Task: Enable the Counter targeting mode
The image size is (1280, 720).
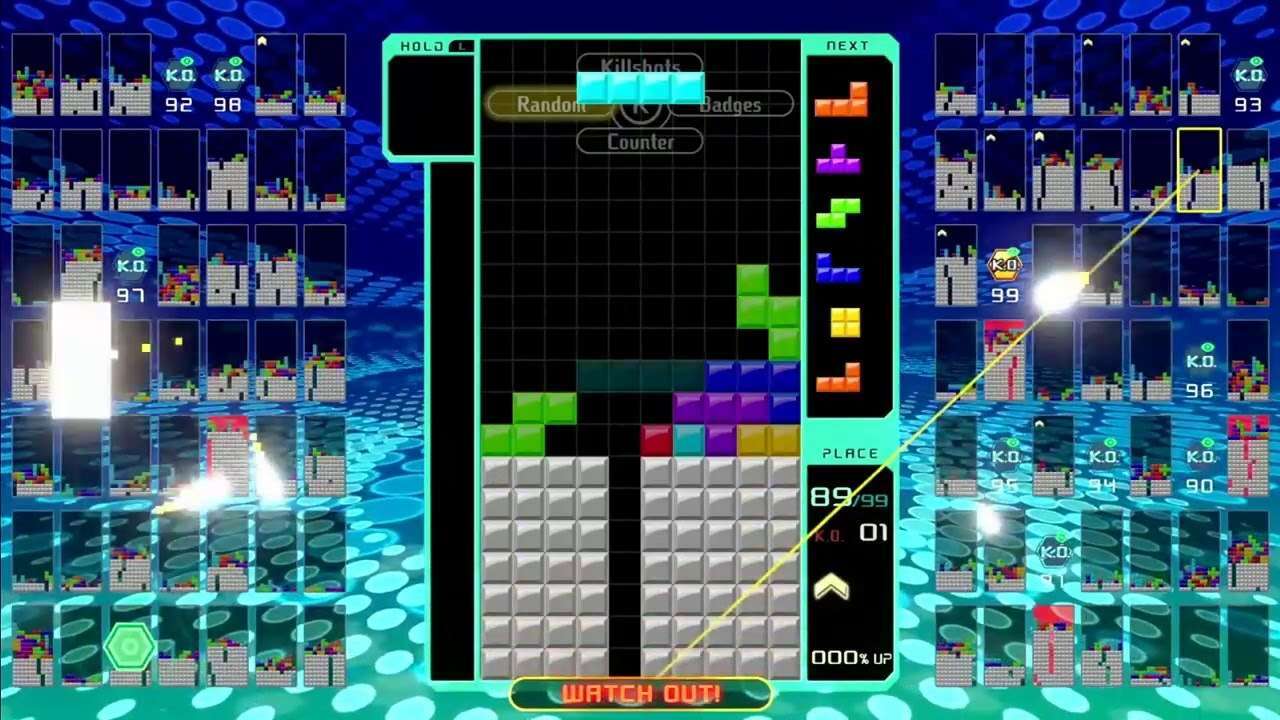Action: [x=640, y=142]
